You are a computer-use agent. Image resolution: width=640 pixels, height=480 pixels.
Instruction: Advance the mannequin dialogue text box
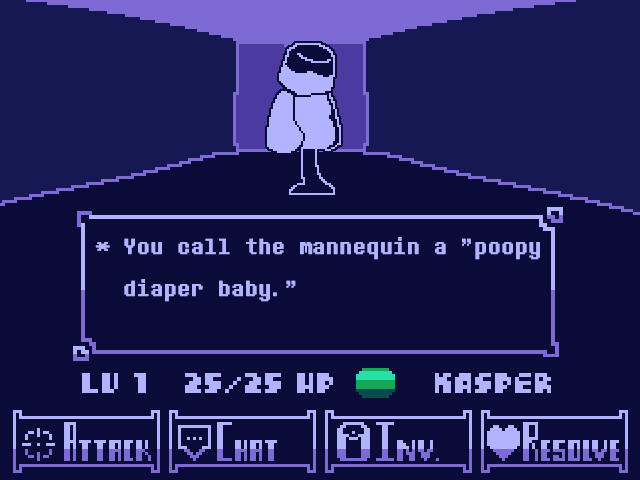point(318,283)
